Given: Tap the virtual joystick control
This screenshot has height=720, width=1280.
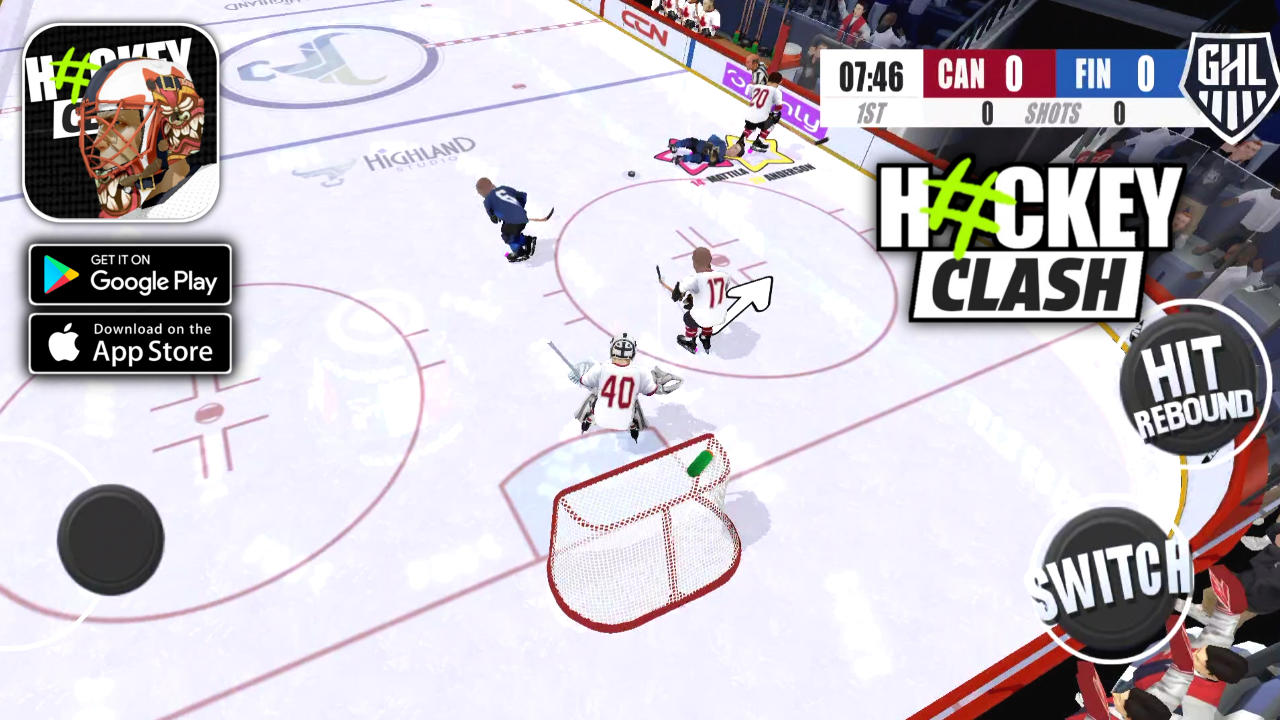Looking at the screenshot, I should click(x=112, y=540).
